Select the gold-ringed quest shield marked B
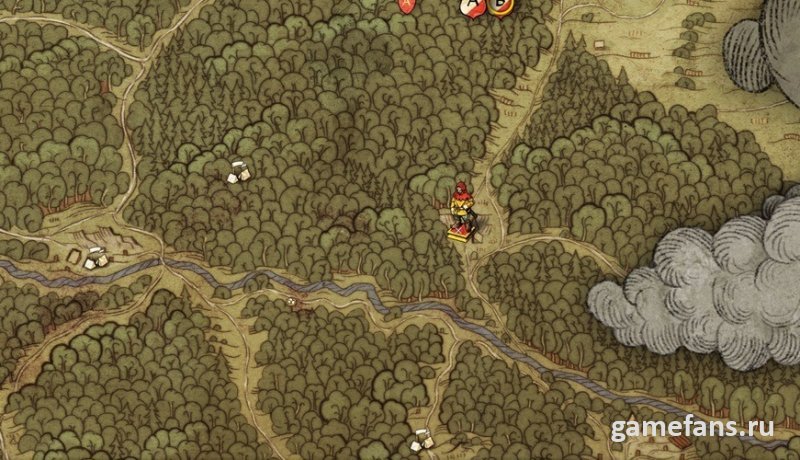Viewport: 800px width, 460px height. coord(499,6)
